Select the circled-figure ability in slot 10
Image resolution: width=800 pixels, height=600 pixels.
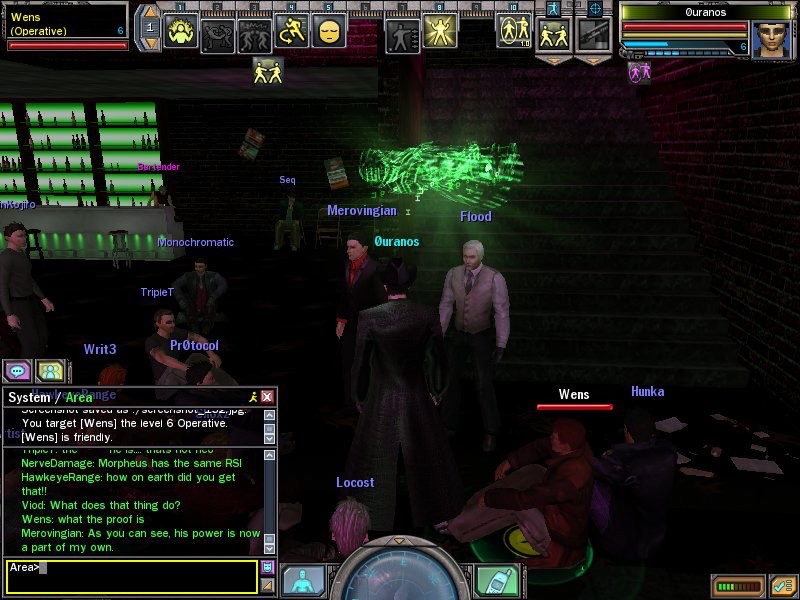[x=513, y=31]
